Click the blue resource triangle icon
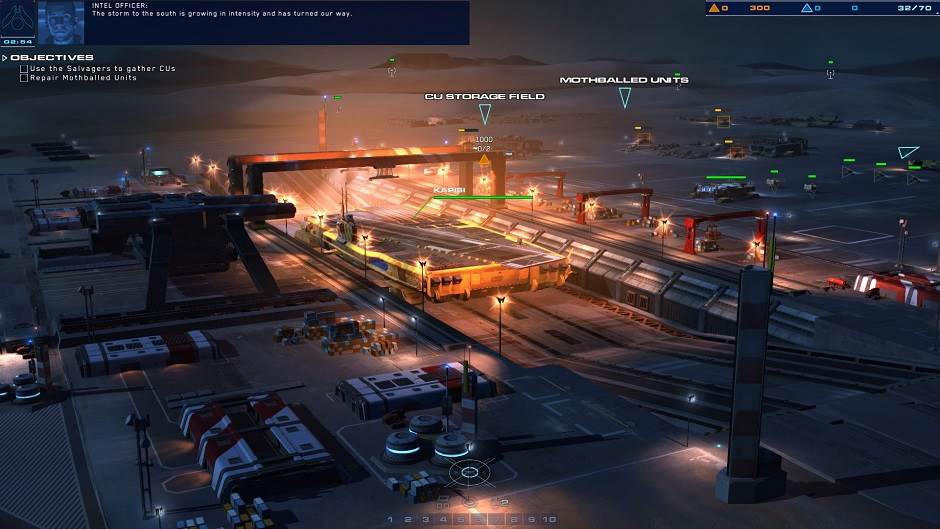This screenshot has height=529, width=940. pos(807,8)
